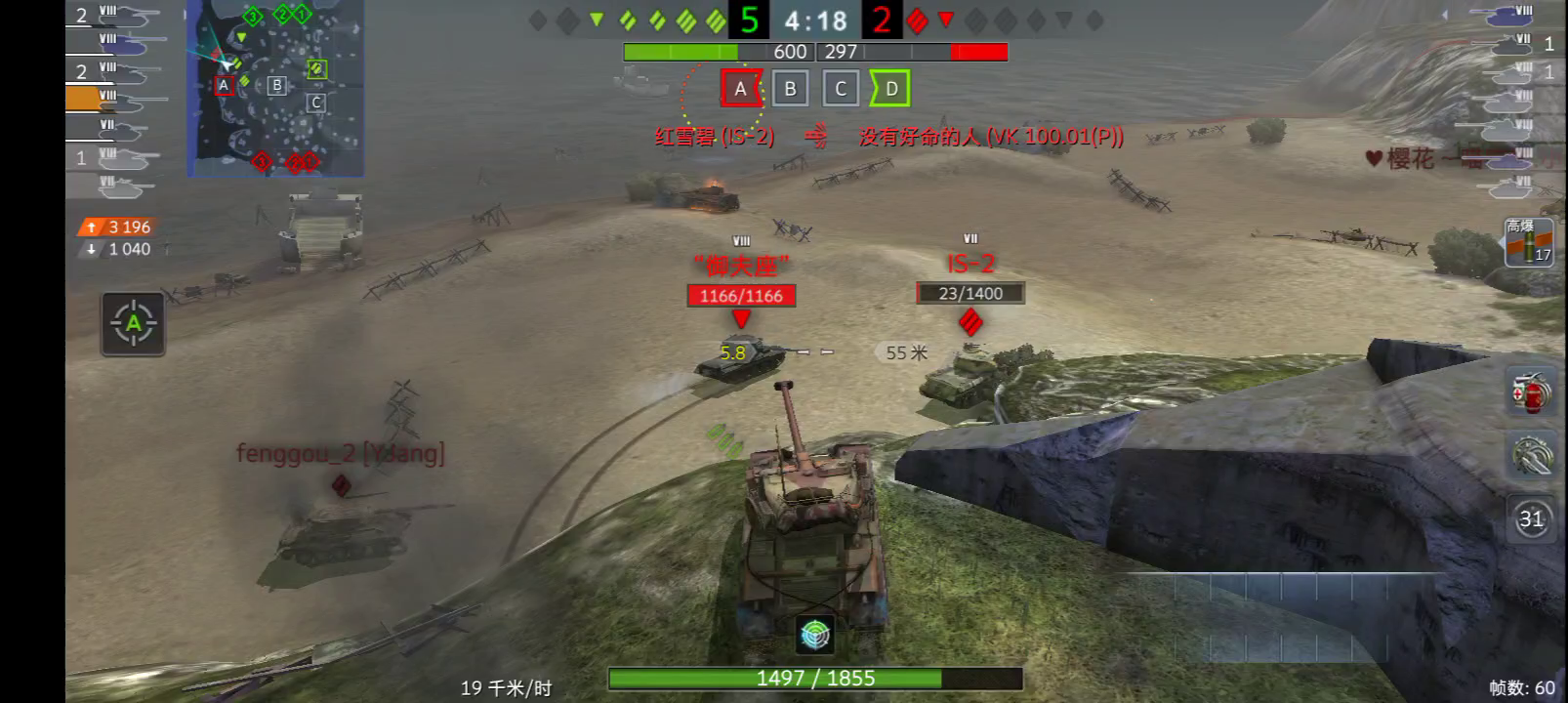Toggle capture point A on the minimap
The width and height of the screenshot is (1568, 703).
click(x=223, y=87)
